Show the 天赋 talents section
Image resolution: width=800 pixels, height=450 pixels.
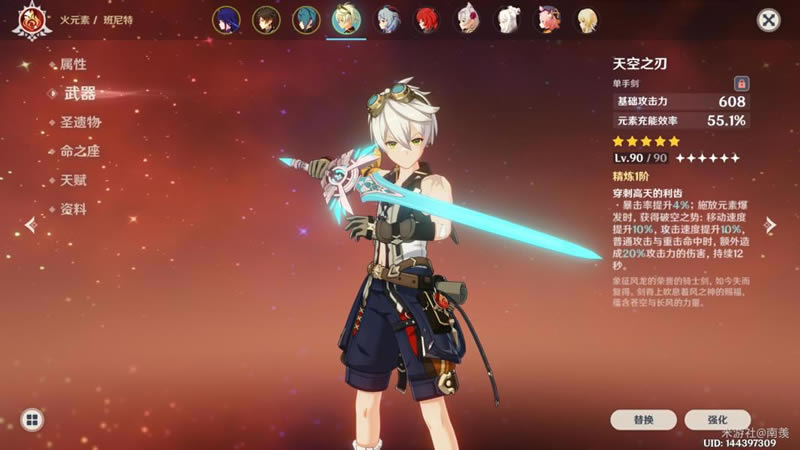point(75,180)
